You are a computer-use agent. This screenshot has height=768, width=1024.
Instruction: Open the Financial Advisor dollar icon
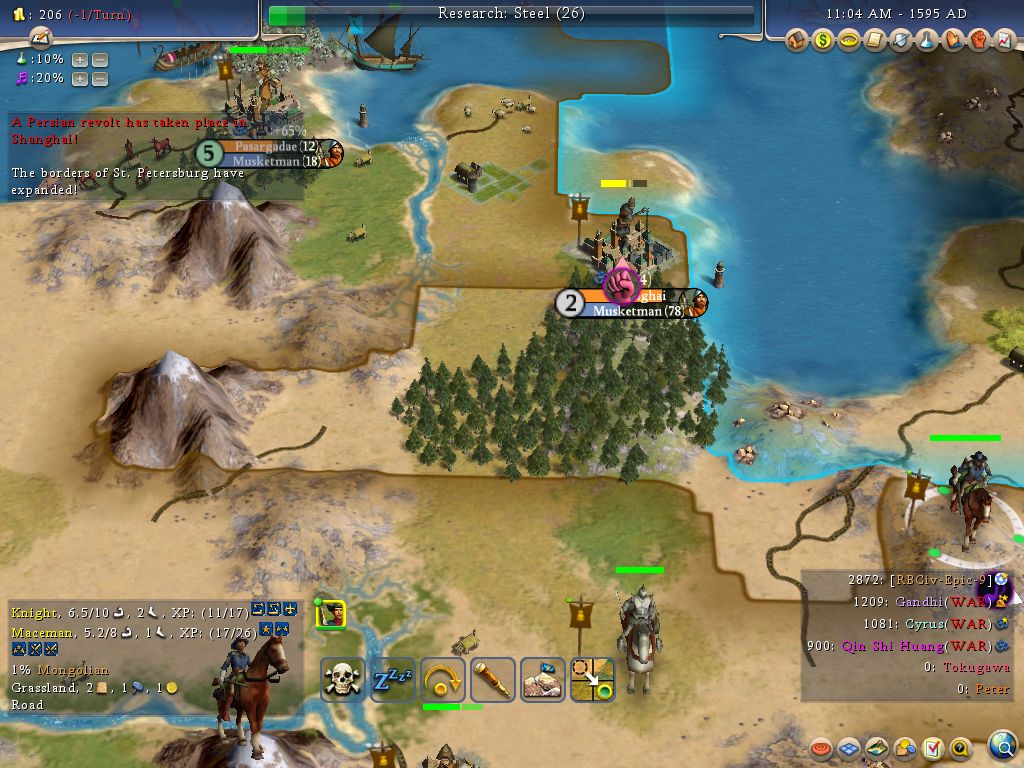pos(823,41)
